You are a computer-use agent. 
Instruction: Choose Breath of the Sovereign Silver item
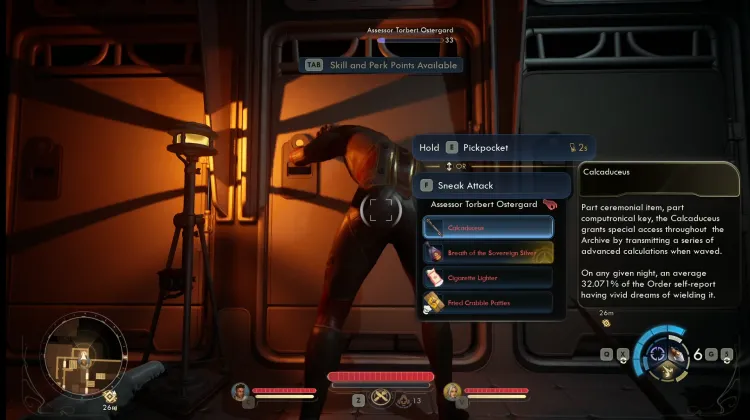click(487, 253)
